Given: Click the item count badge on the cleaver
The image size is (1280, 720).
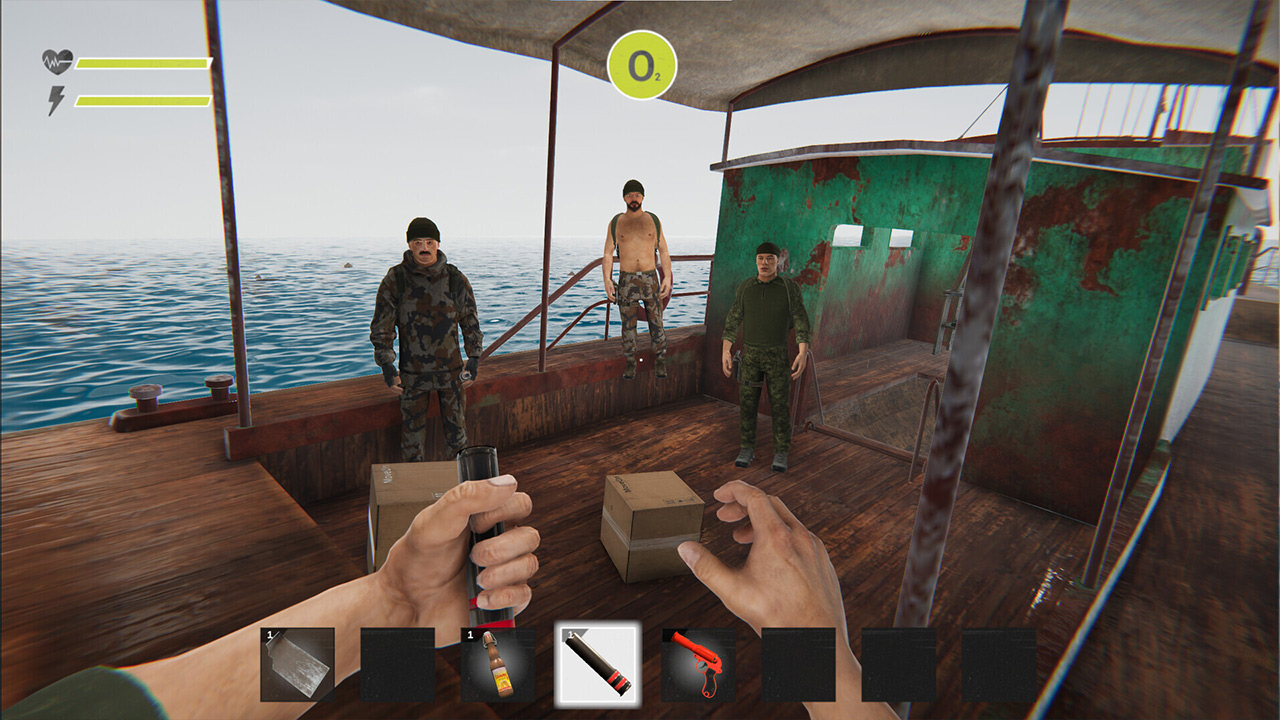Looking at the screenshot, I should (268, 635).
